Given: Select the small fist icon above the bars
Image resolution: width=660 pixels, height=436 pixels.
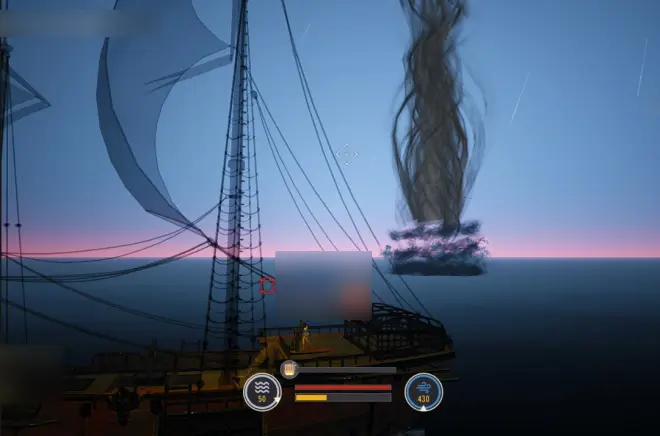Looking at the screenshot, I should coord(289,370).
